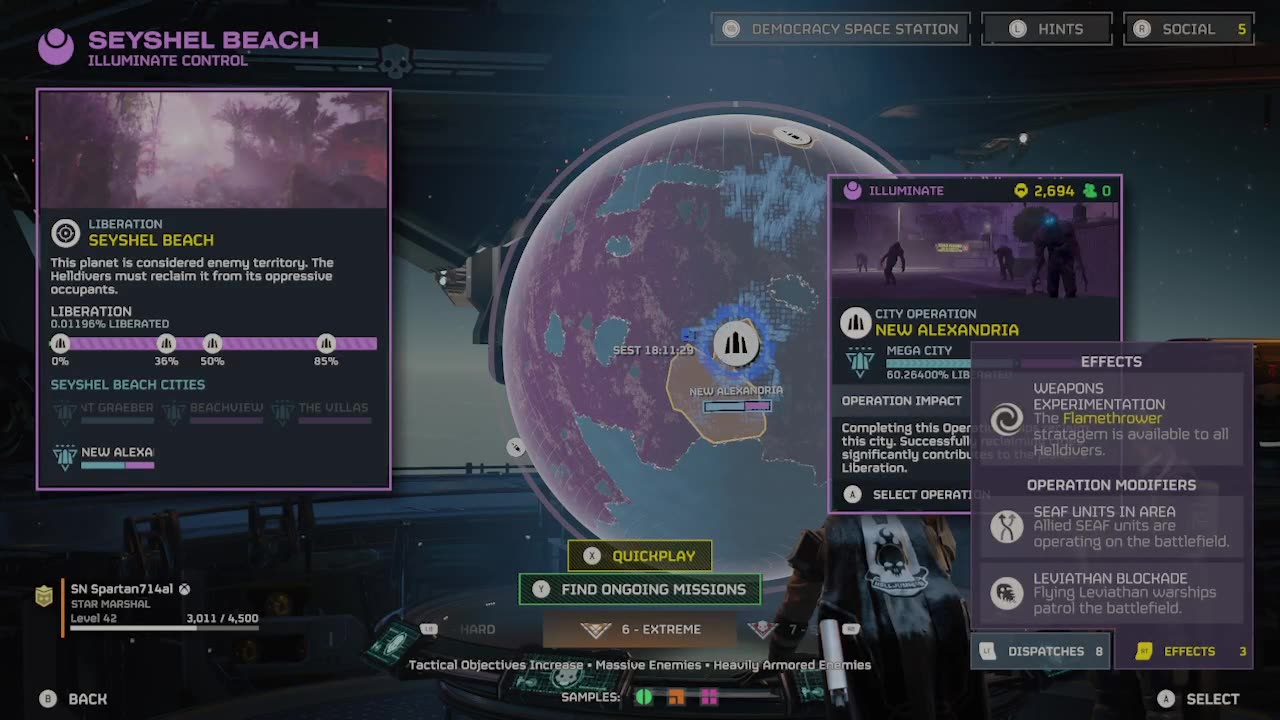Open the Dispatches tab
Viewport: 1280px width, 720px height.
pyautogui.click(x=1041, y=651)
